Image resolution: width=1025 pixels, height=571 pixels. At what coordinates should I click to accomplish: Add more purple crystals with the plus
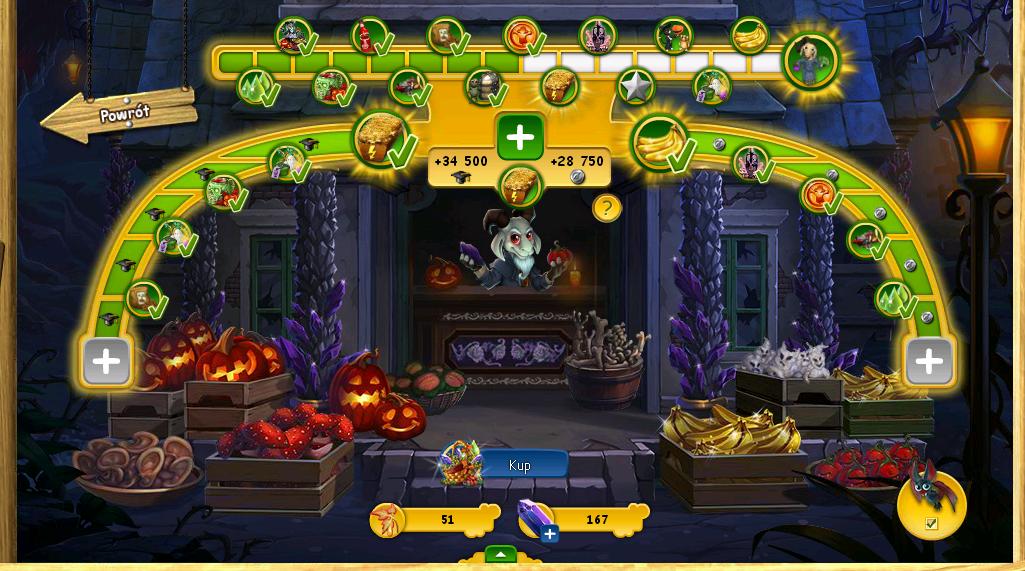point(549,534)
